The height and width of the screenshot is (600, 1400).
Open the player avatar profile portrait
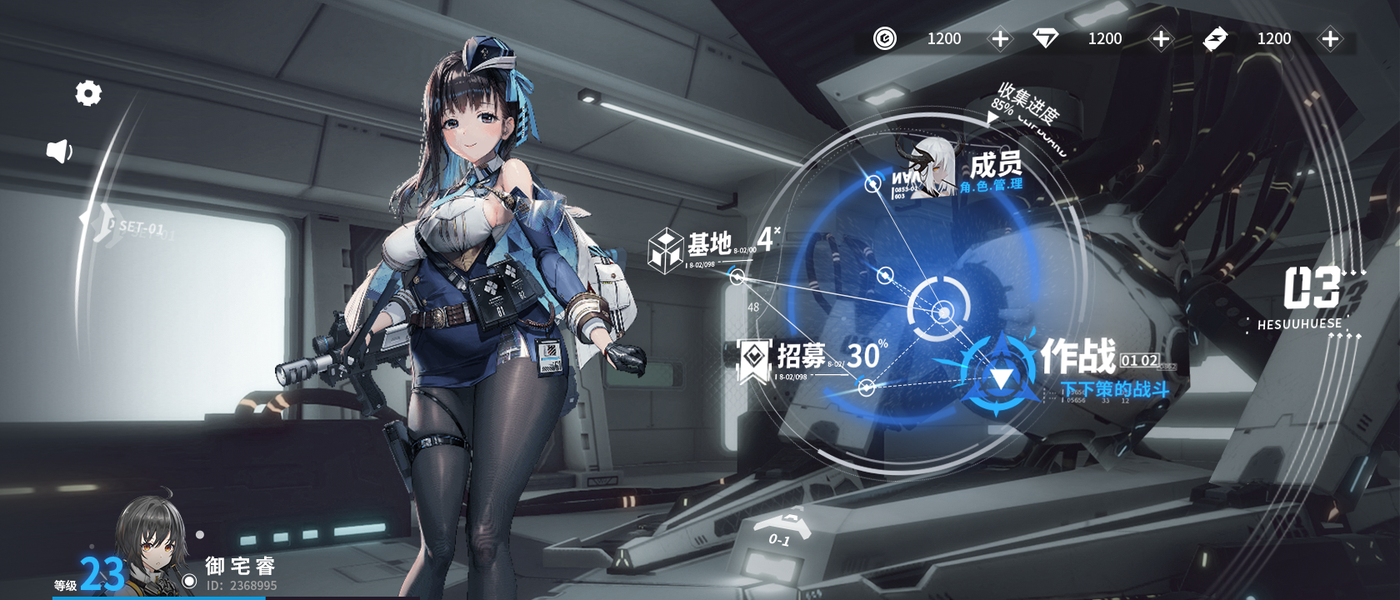[x=152, y=545]
